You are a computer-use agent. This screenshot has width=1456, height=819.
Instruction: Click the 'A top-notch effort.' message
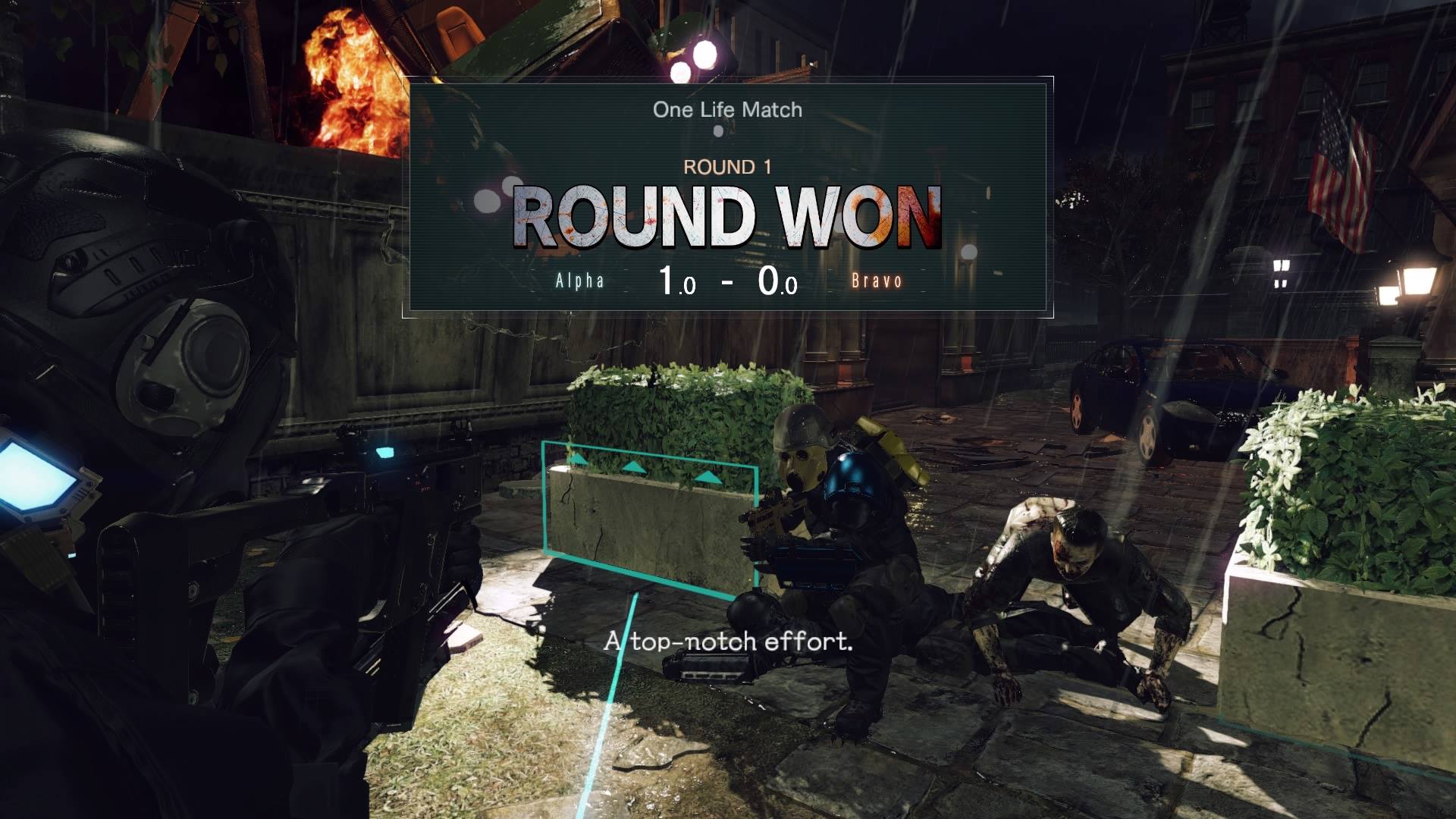point(726,644)
